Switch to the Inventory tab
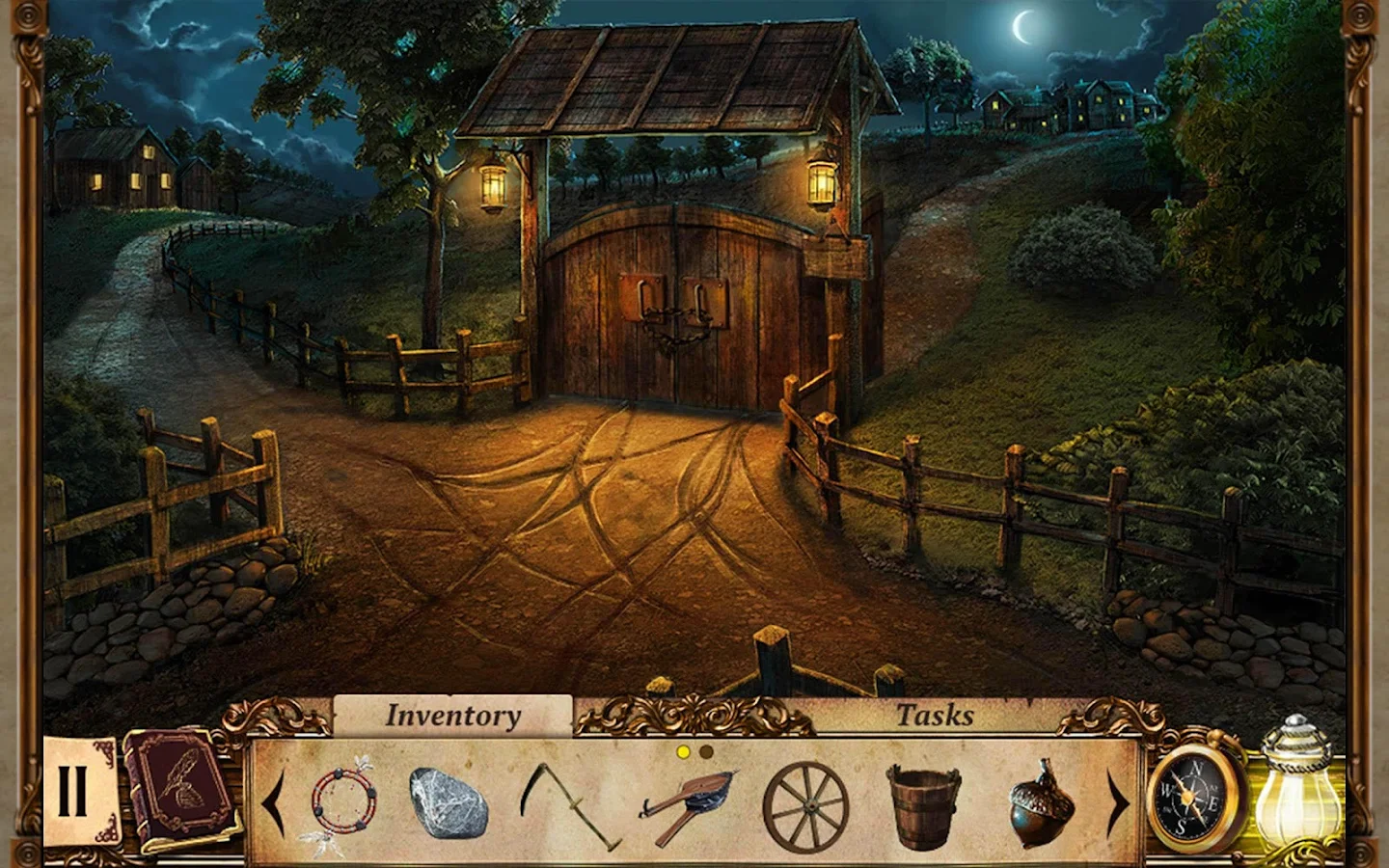This screenshot has width=1389, height=868. [453, 715]
